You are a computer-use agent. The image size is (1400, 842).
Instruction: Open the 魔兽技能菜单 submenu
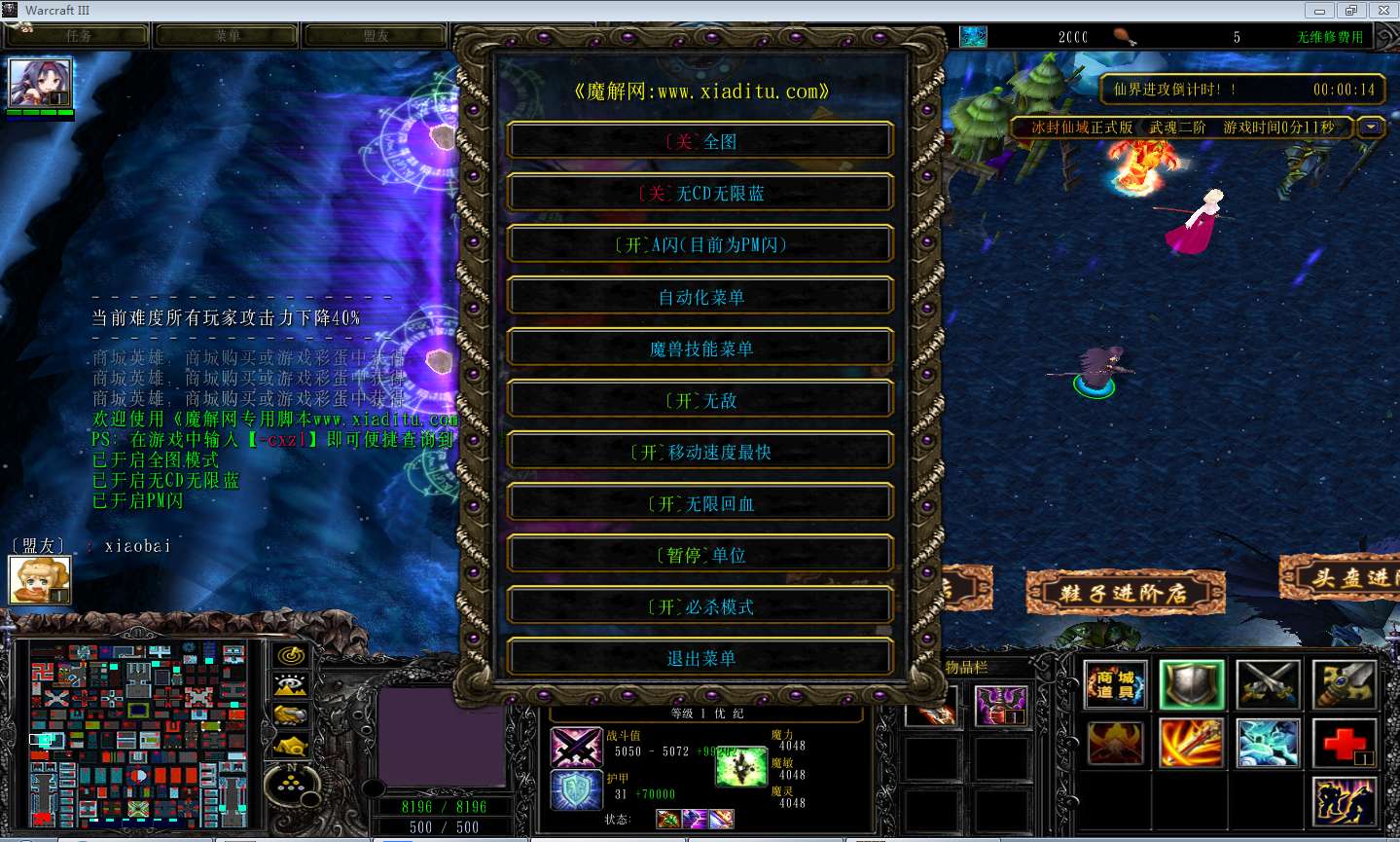click(700, 348)
